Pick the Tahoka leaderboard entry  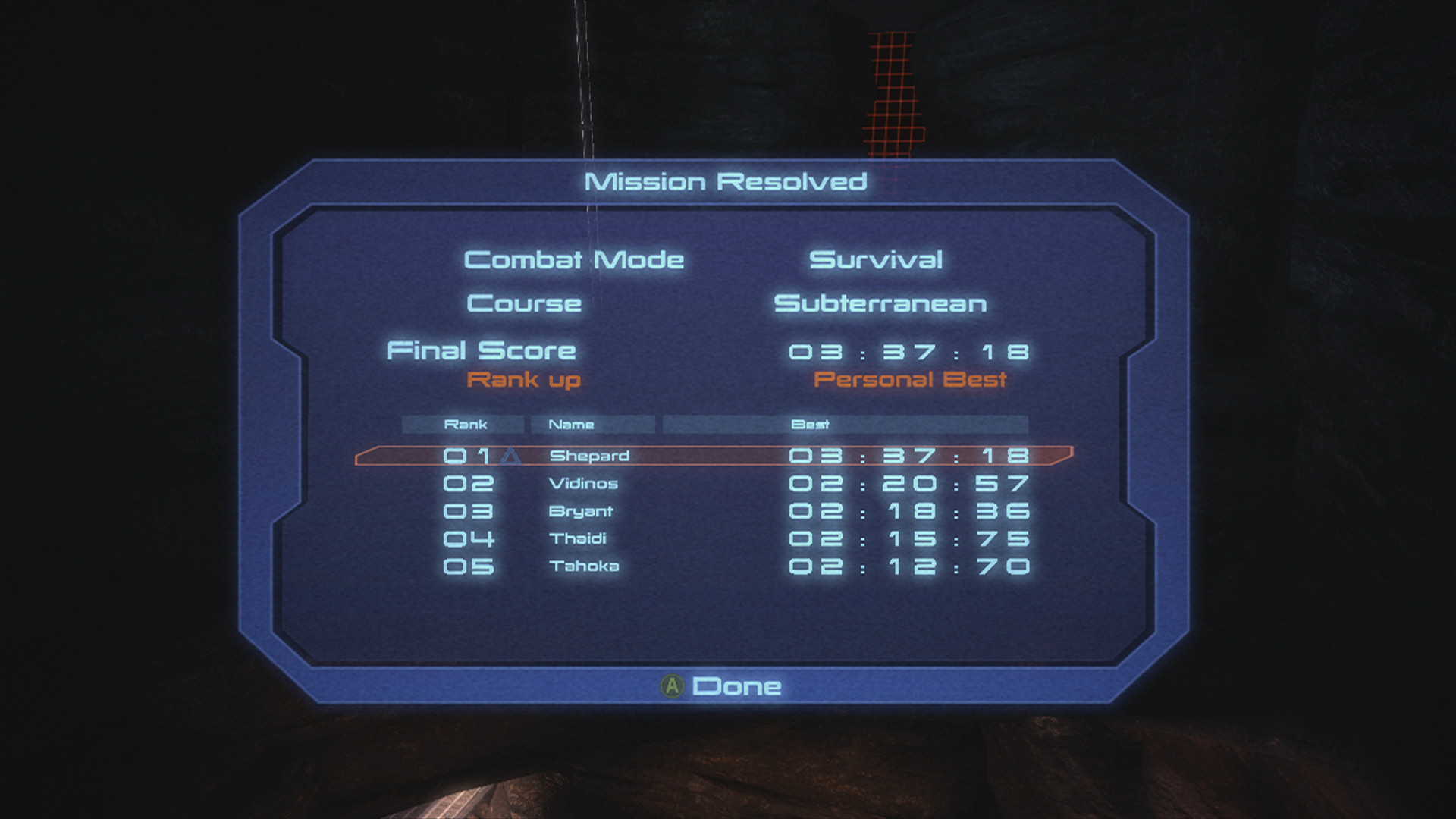[713, 566]
